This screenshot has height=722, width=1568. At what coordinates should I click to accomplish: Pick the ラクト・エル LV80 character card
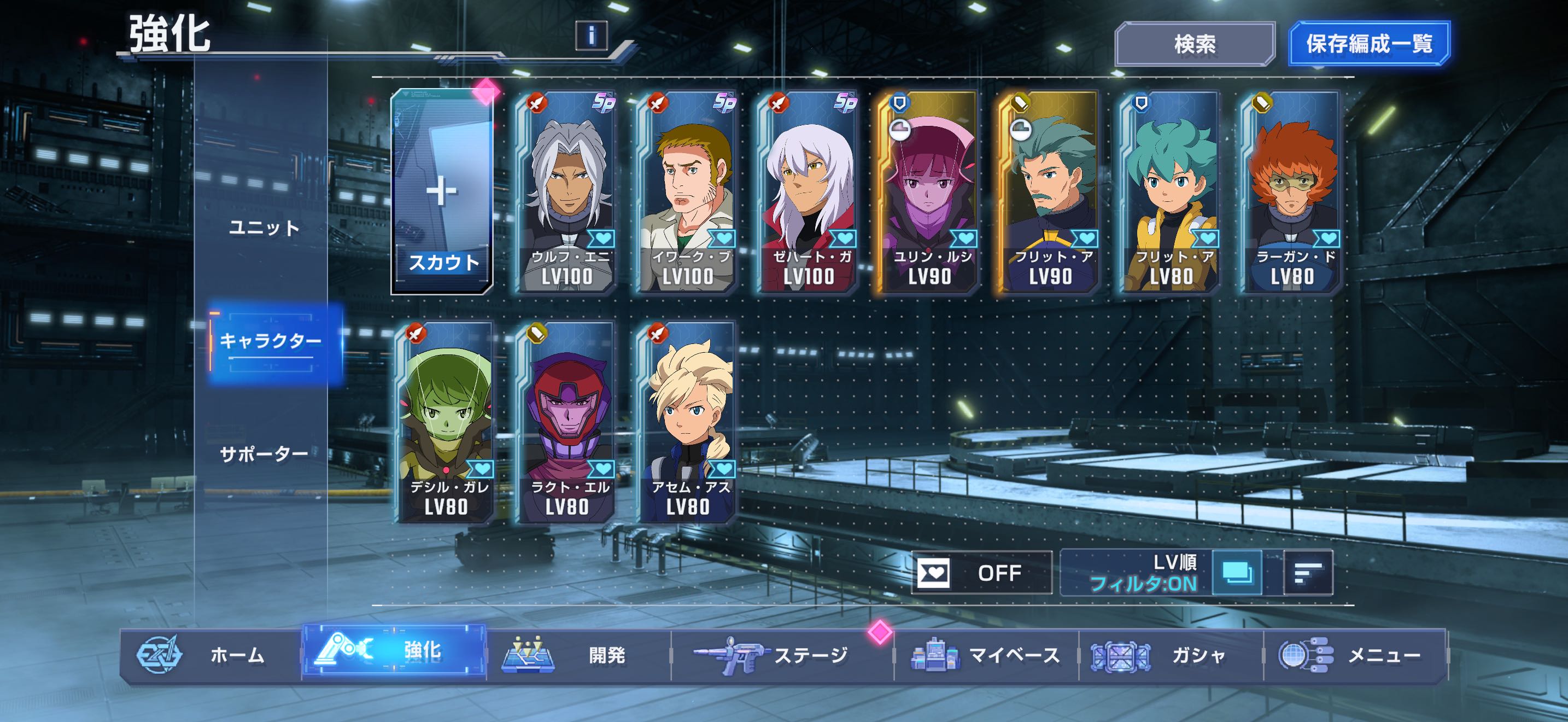pyautogui.click(x=566, y=422)
